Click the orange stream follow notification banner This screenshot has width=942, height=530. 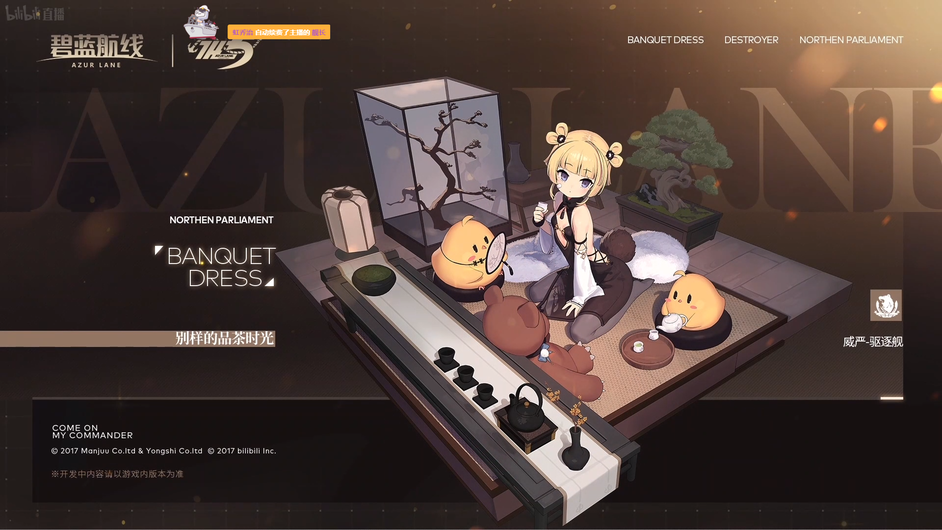tap(278, 32)
